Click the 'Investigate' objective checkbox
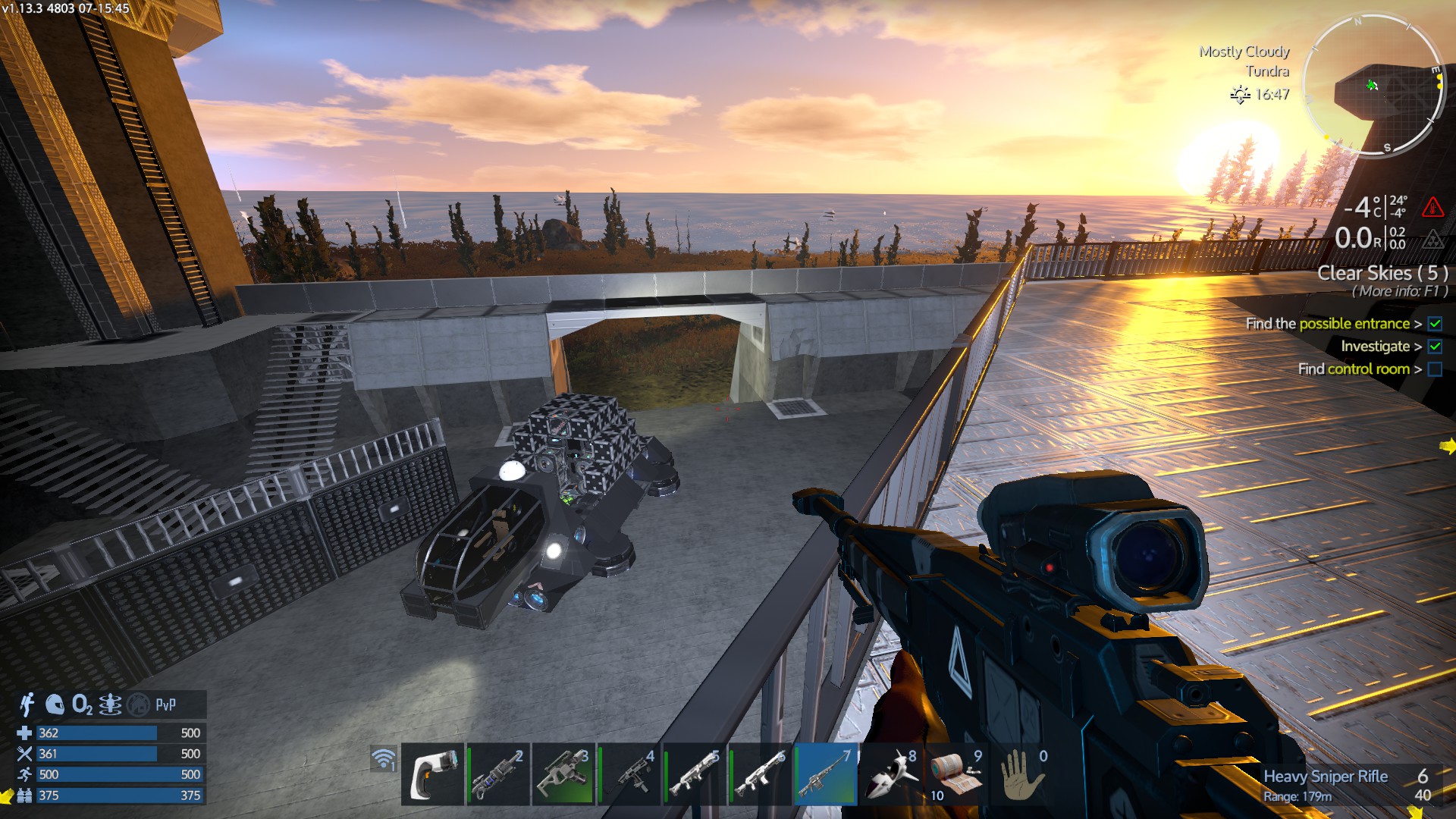 pyautogui.click(x=1435, y=347)
